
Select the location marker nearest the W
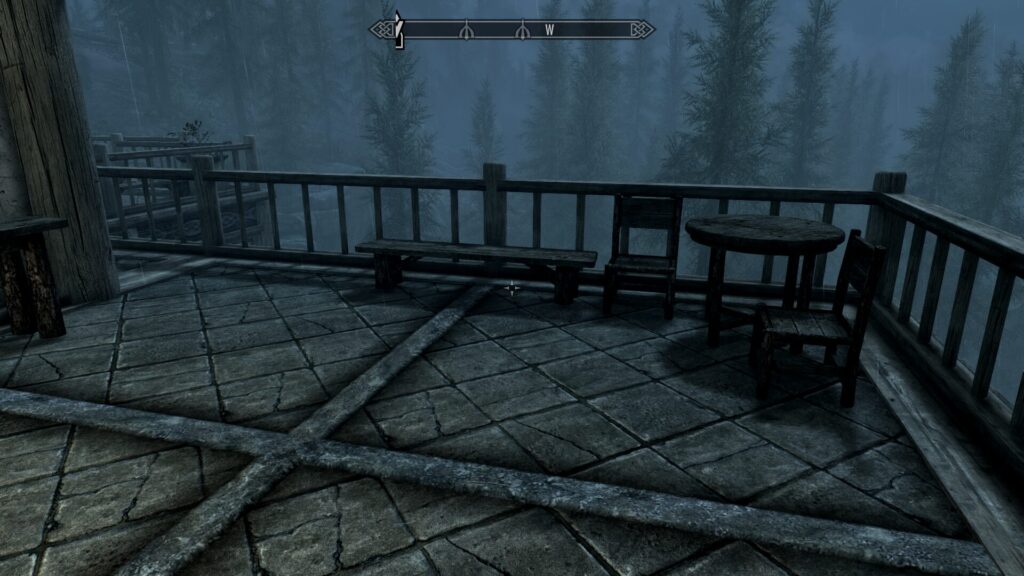point(521,31)
